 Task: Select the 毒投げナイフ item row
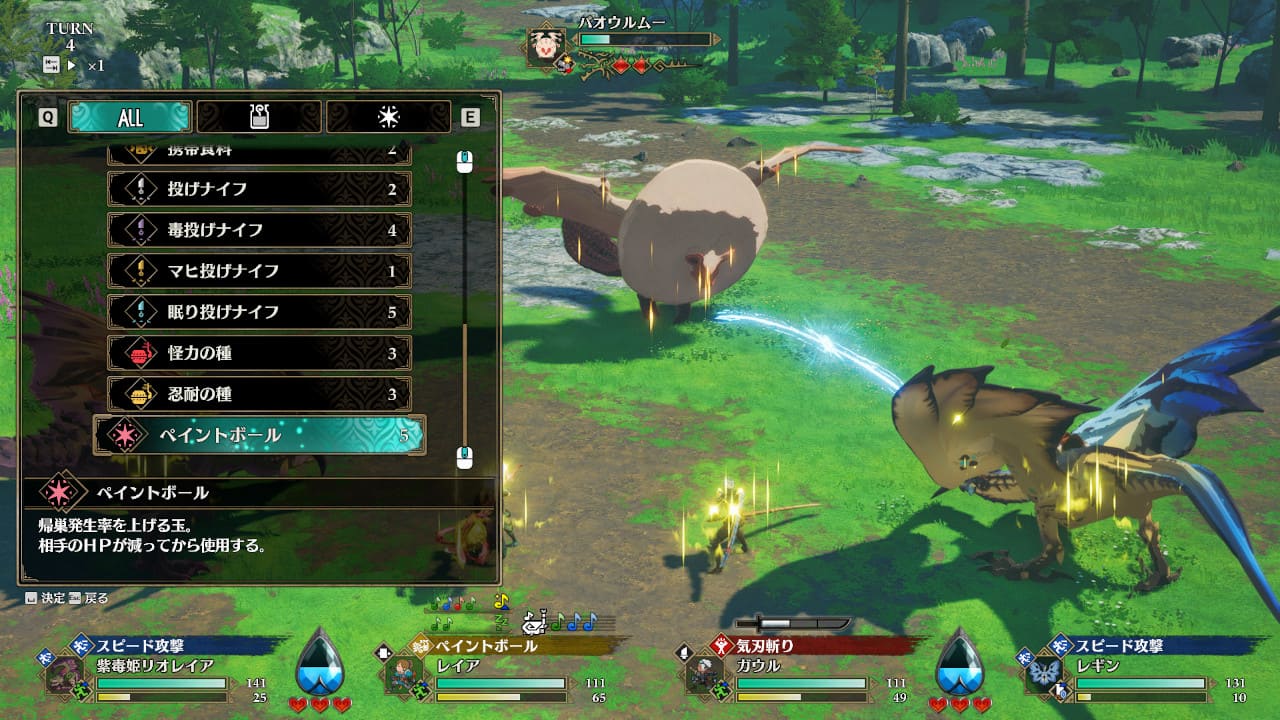(x=259, y=230)
